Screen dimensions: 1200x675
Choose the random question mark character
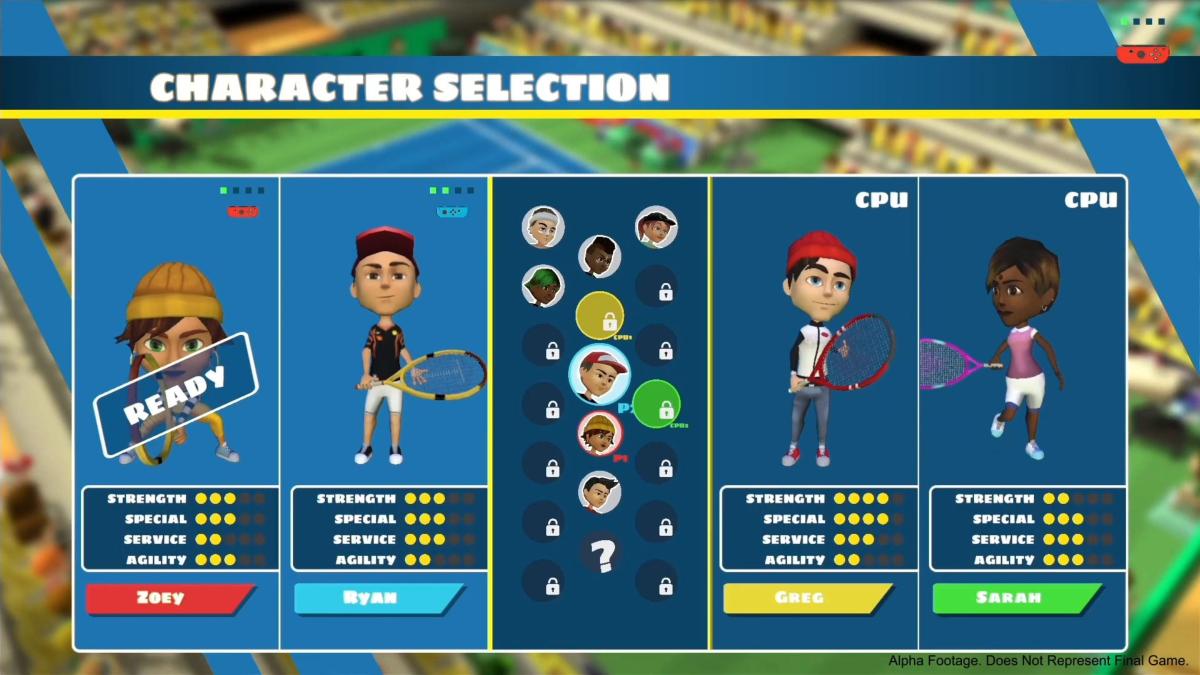tap(600, 553)
